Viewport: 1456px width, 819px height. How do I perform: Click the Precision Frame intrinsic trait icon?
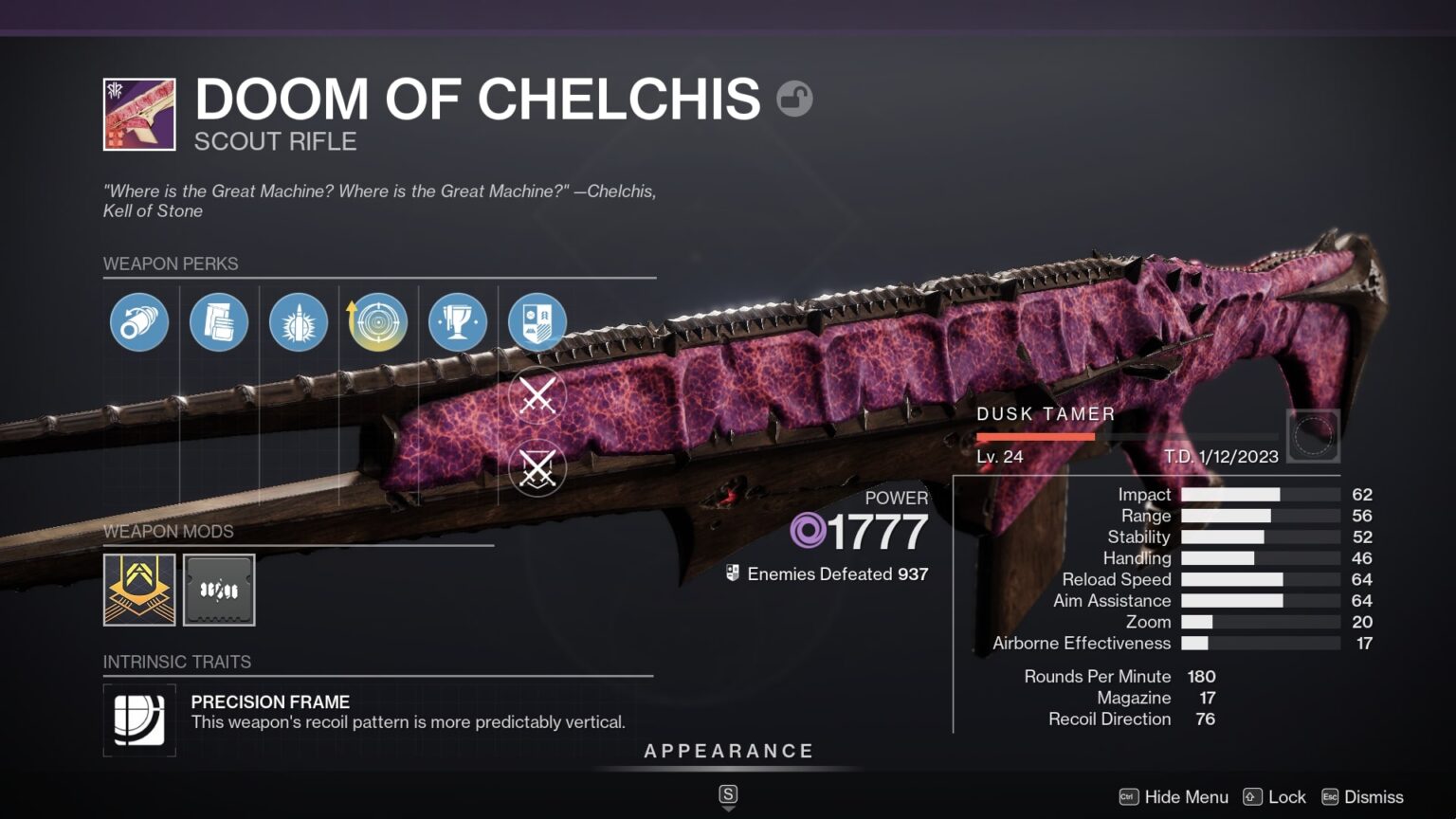138,720
